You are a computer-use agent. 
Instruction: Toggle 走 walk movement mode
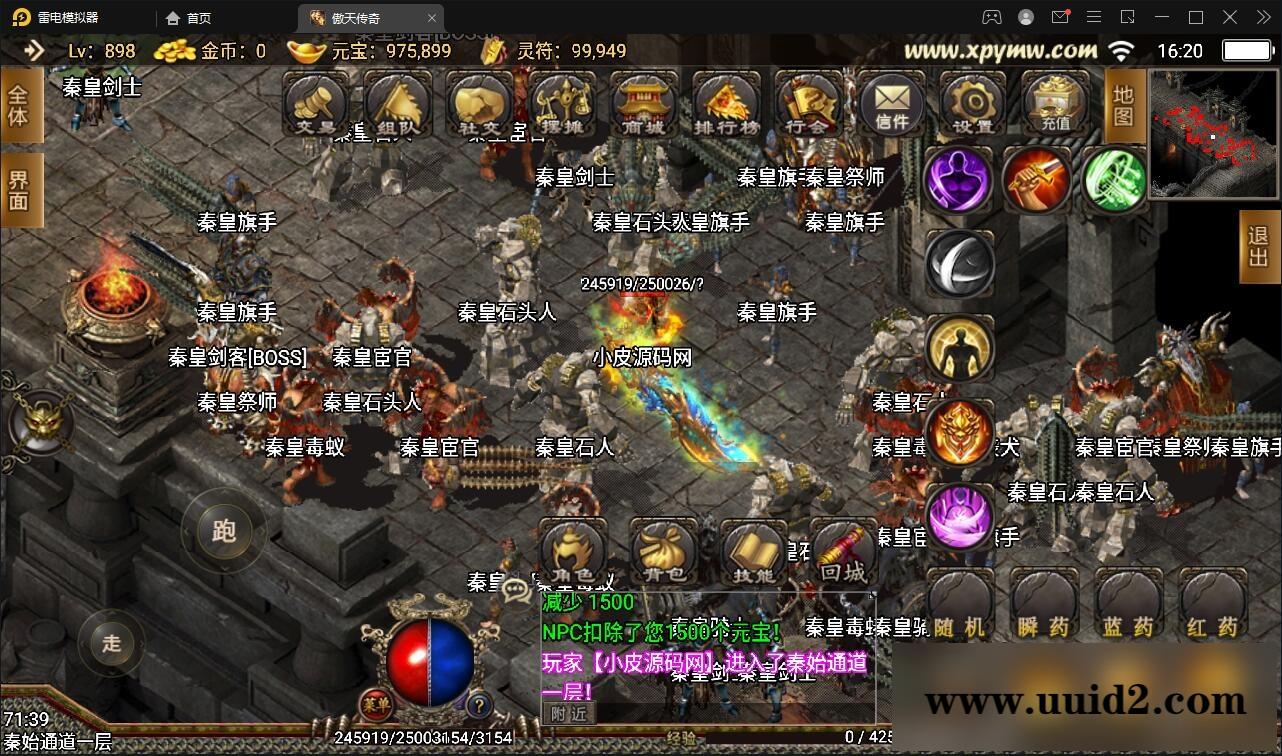pyautogui.click(x=112, y=645)
